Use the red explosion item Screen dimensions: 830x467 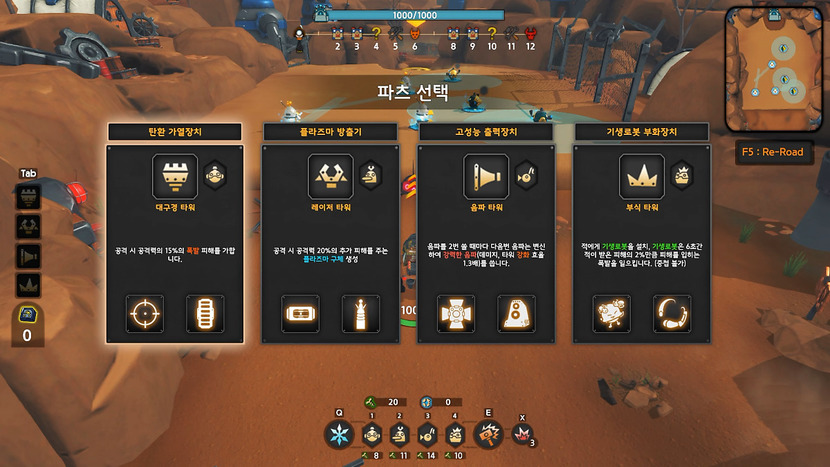click(520, 434)
